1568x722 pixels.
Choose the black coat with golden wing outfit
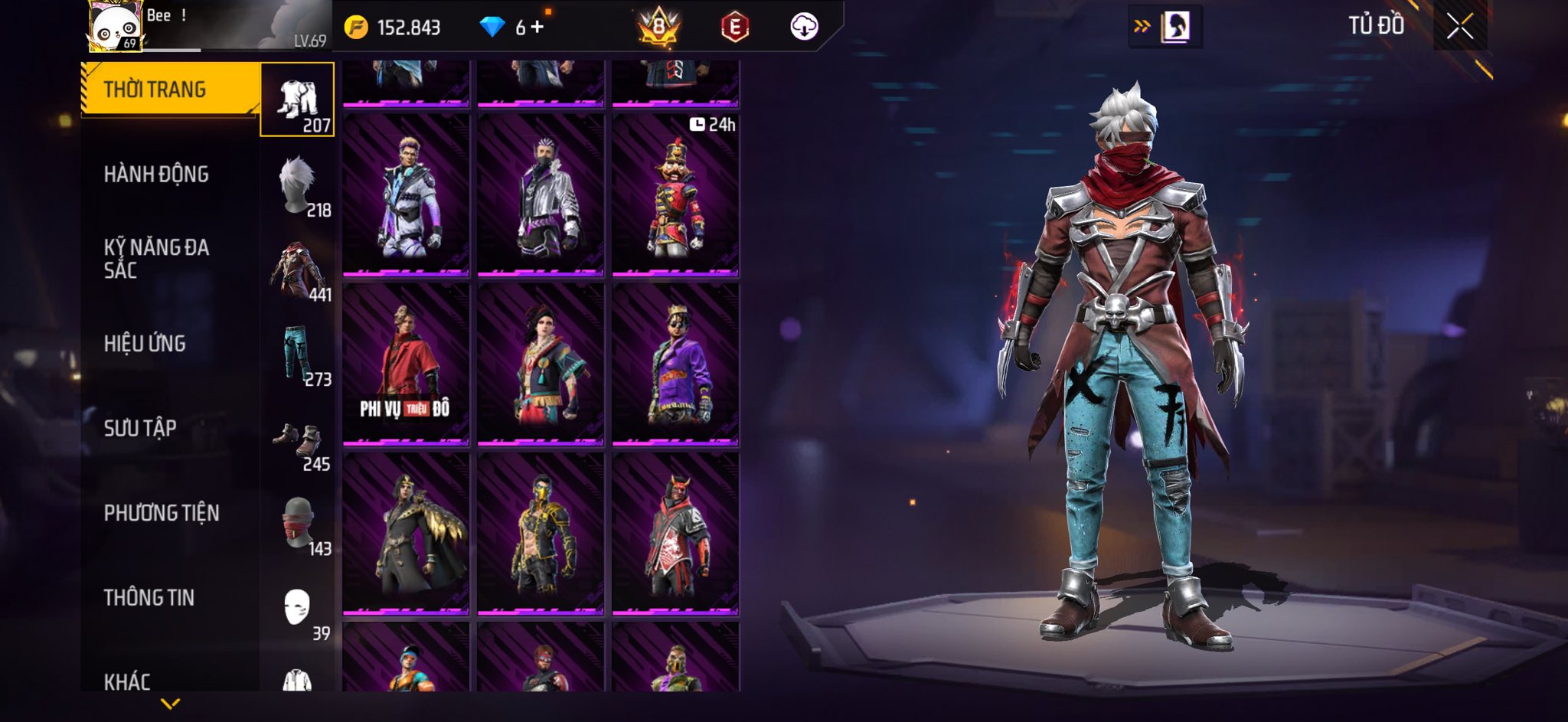tap(406, 534)
